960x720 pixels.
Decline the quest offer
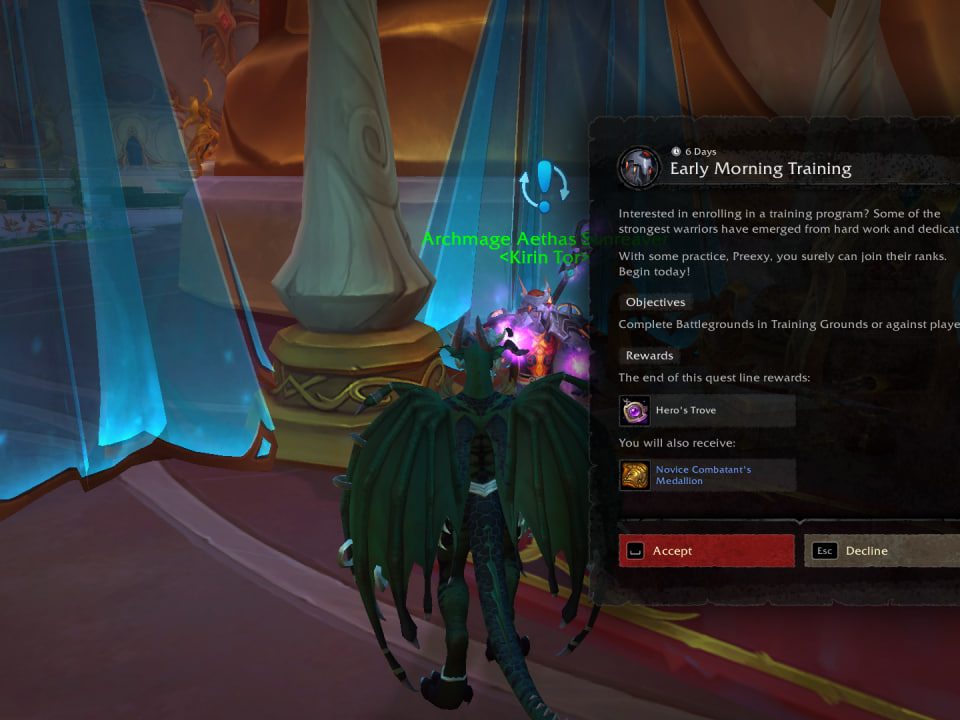882,551
